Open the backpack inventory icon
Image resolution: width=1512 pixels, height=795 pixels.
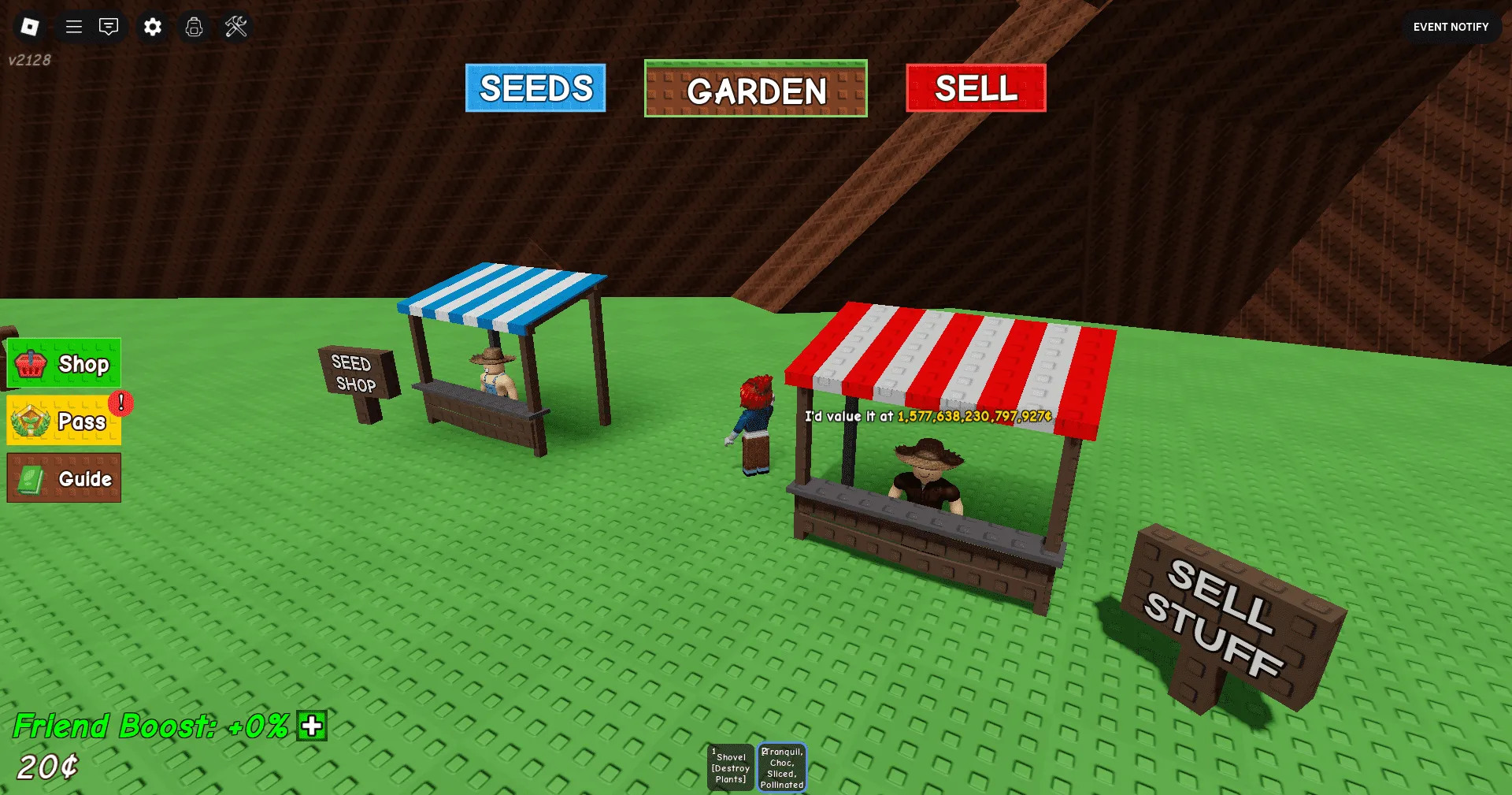point(194,26)
